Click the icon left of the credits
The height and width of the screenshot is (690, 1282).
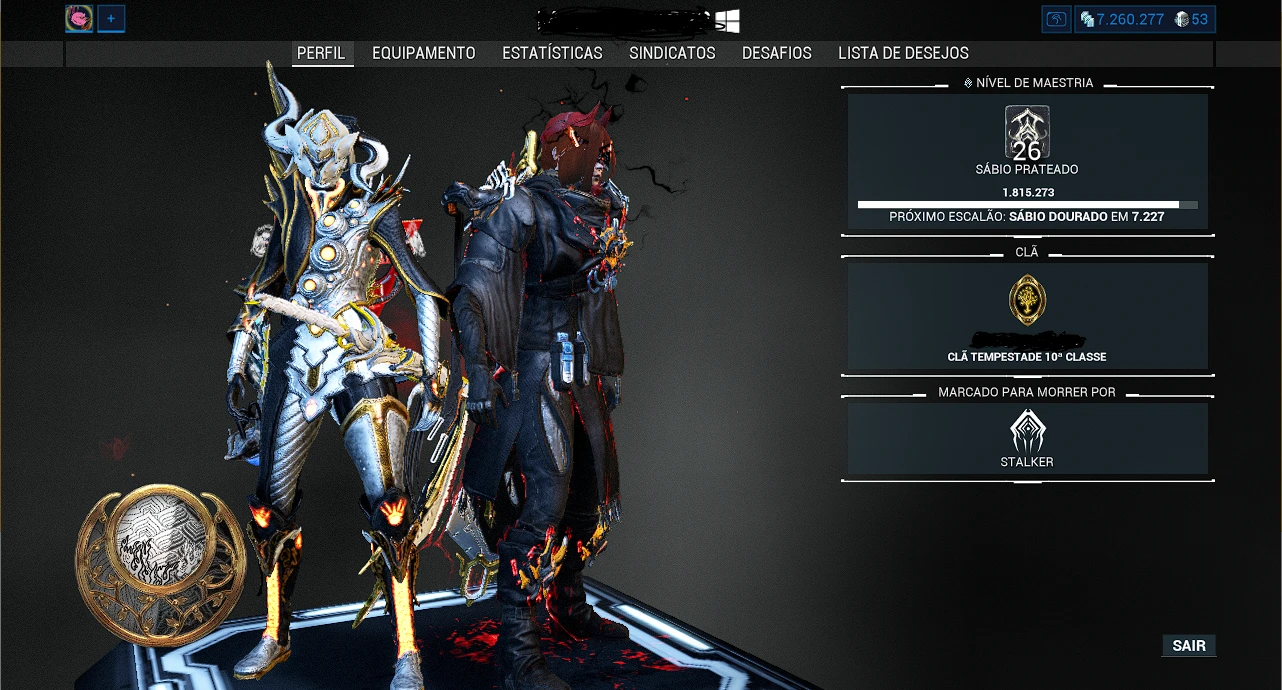1056,19
